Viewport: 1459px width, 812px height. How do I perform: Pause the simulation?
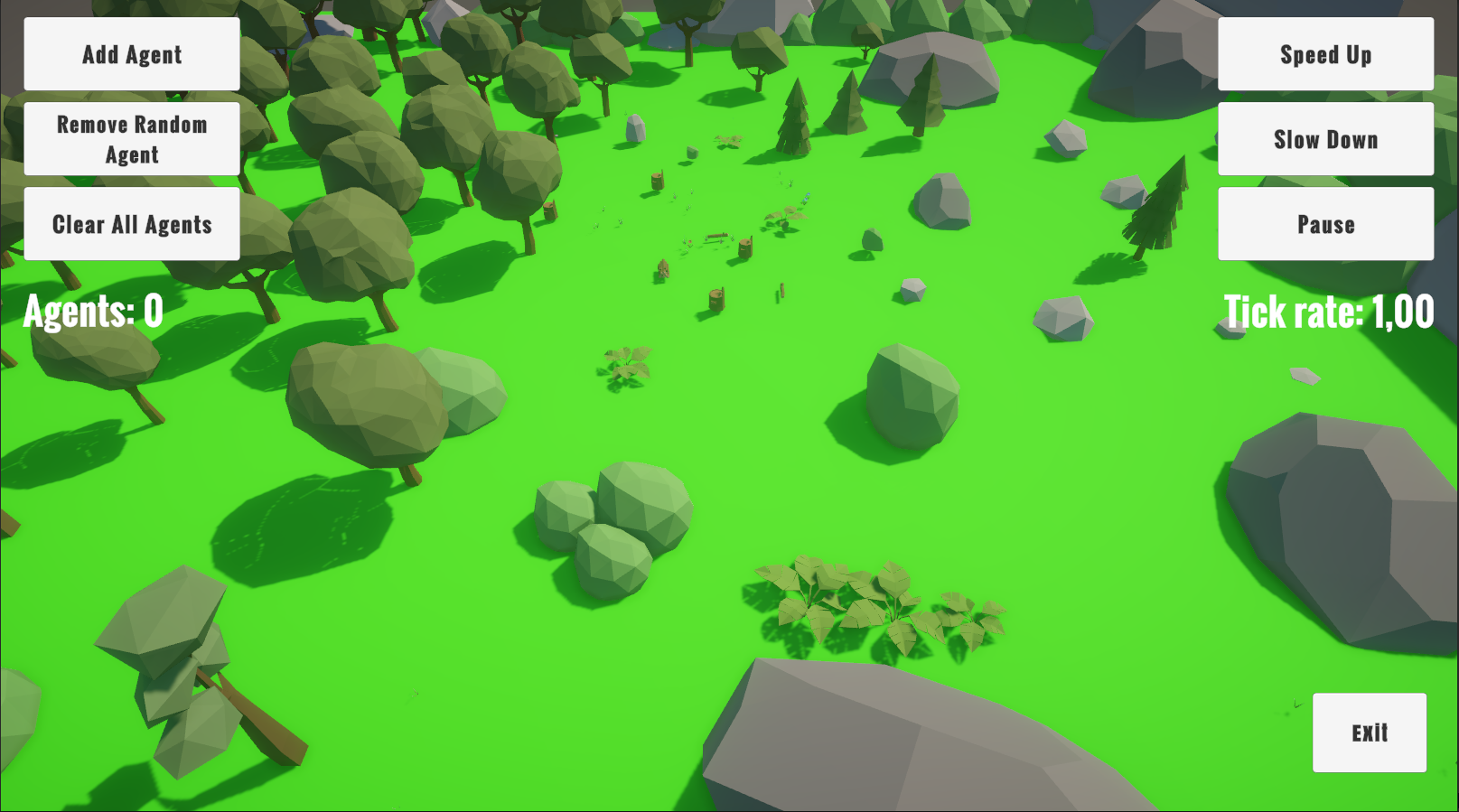[1324, 222]
